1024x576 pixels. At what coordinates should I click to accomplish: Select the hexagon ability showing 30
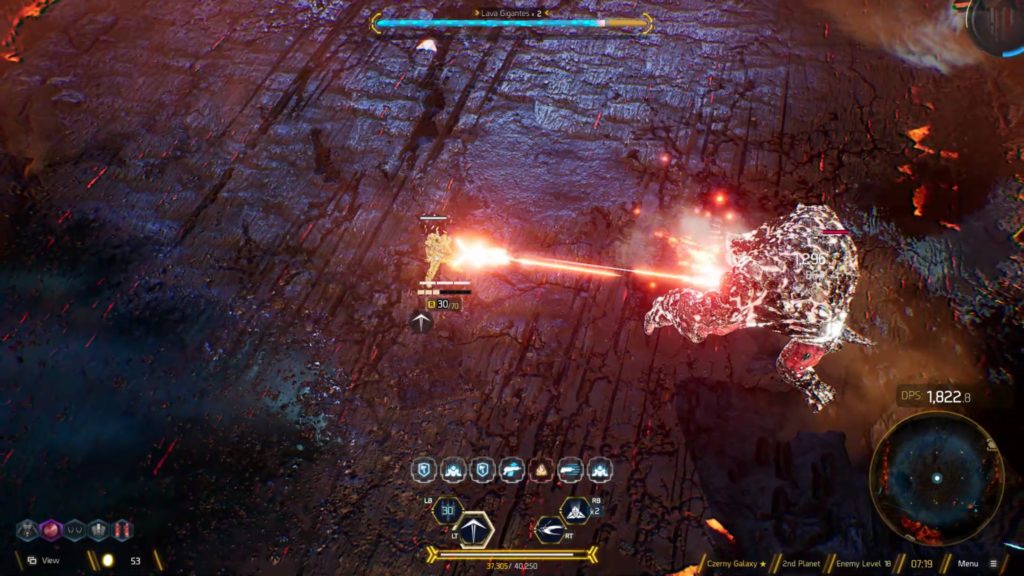447,510
